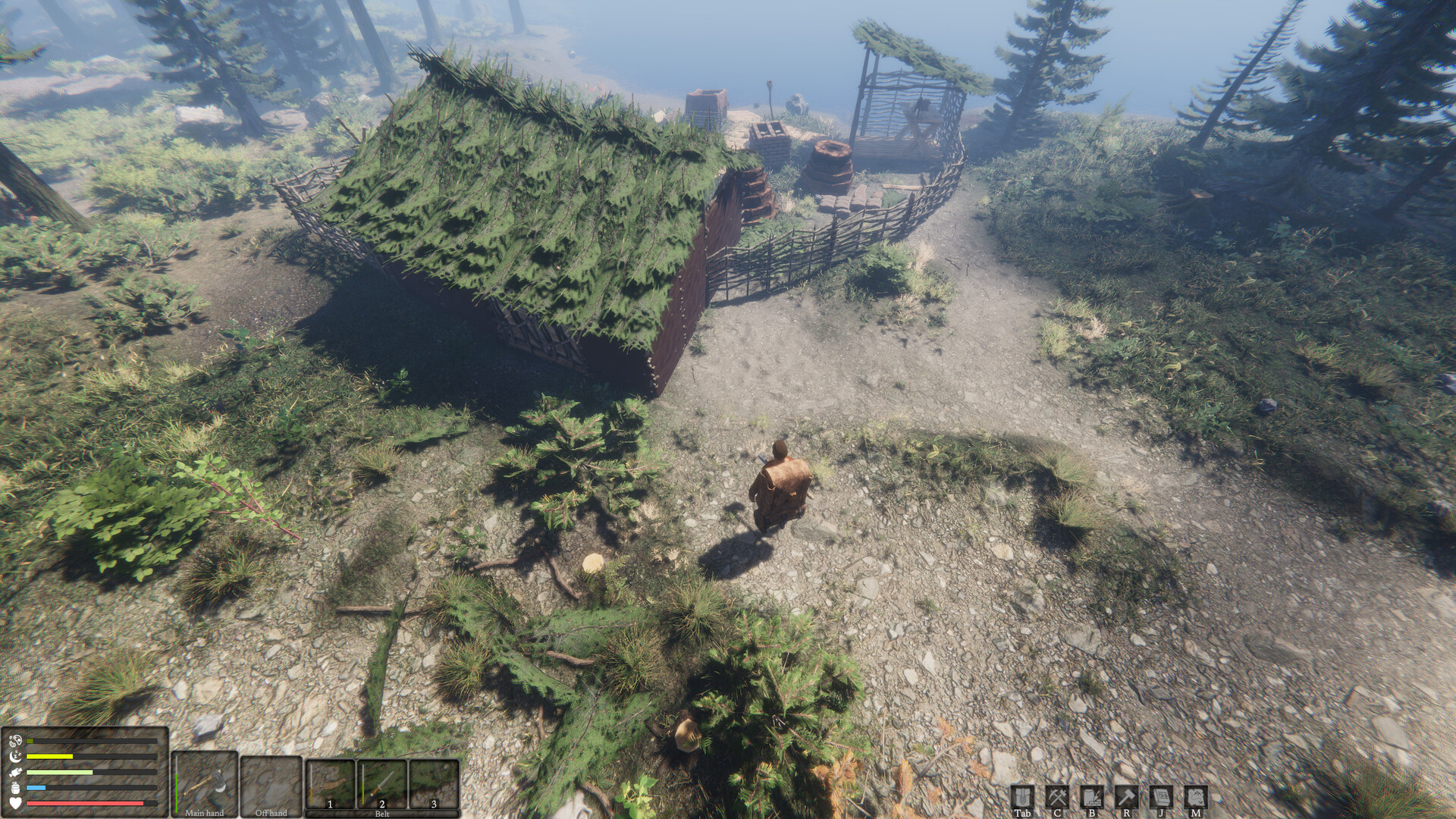Select the animal carcass in belt slot 1
Screen dimensions: 1456x819
331,781
